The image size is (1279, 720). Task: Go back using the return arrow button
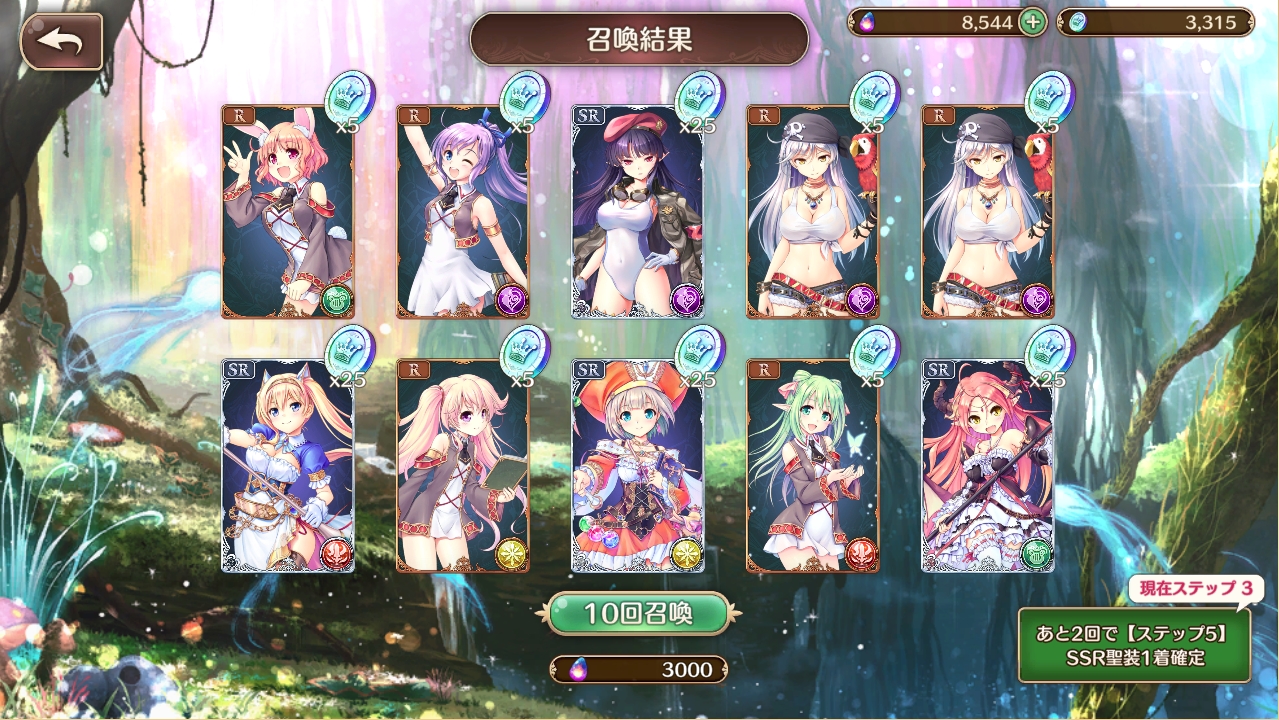pyautogui.click(x=61, y=42)
